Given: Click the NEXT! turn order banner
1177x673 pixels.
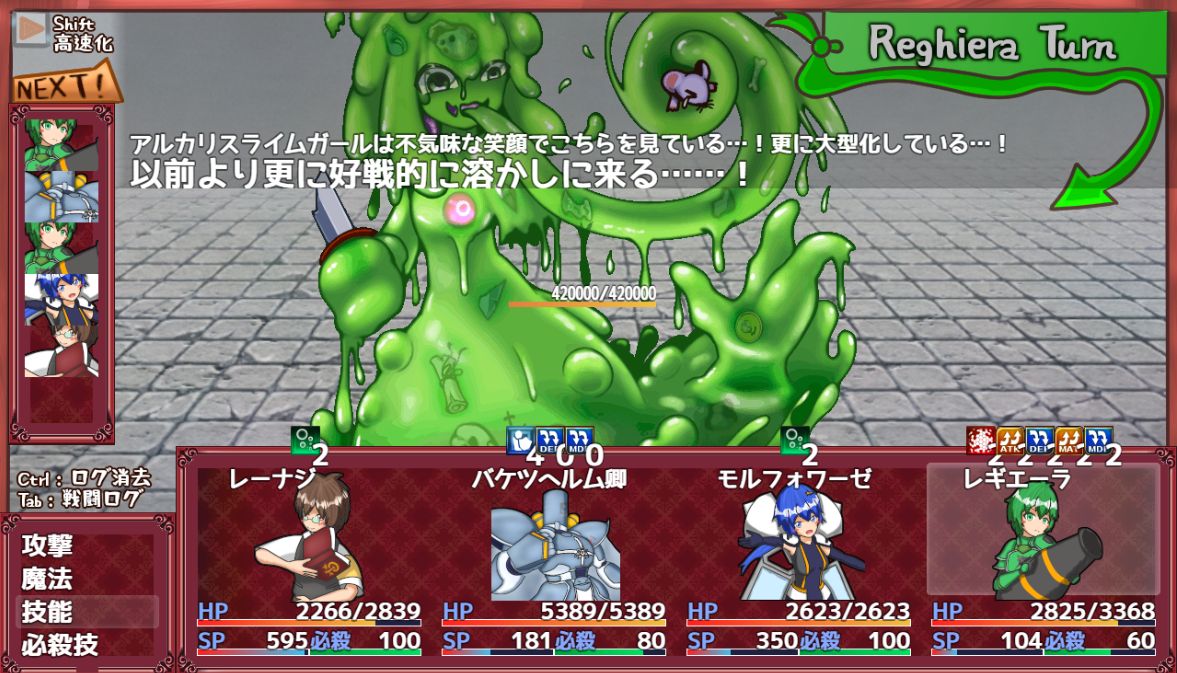Looking at the screenshot, I should click(66, 87).
